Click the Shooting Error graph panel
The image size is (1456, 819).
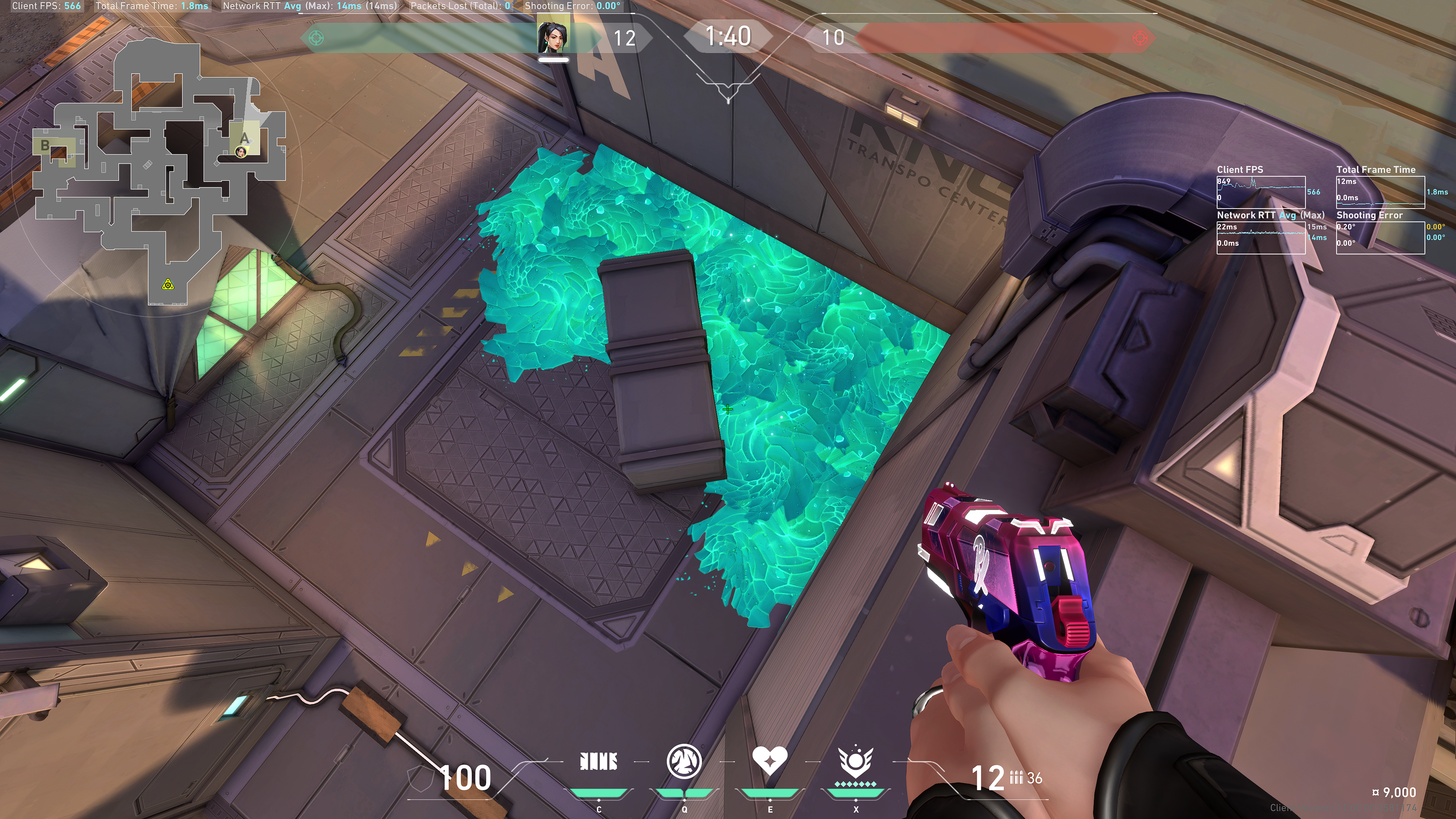coord(1380,237)
